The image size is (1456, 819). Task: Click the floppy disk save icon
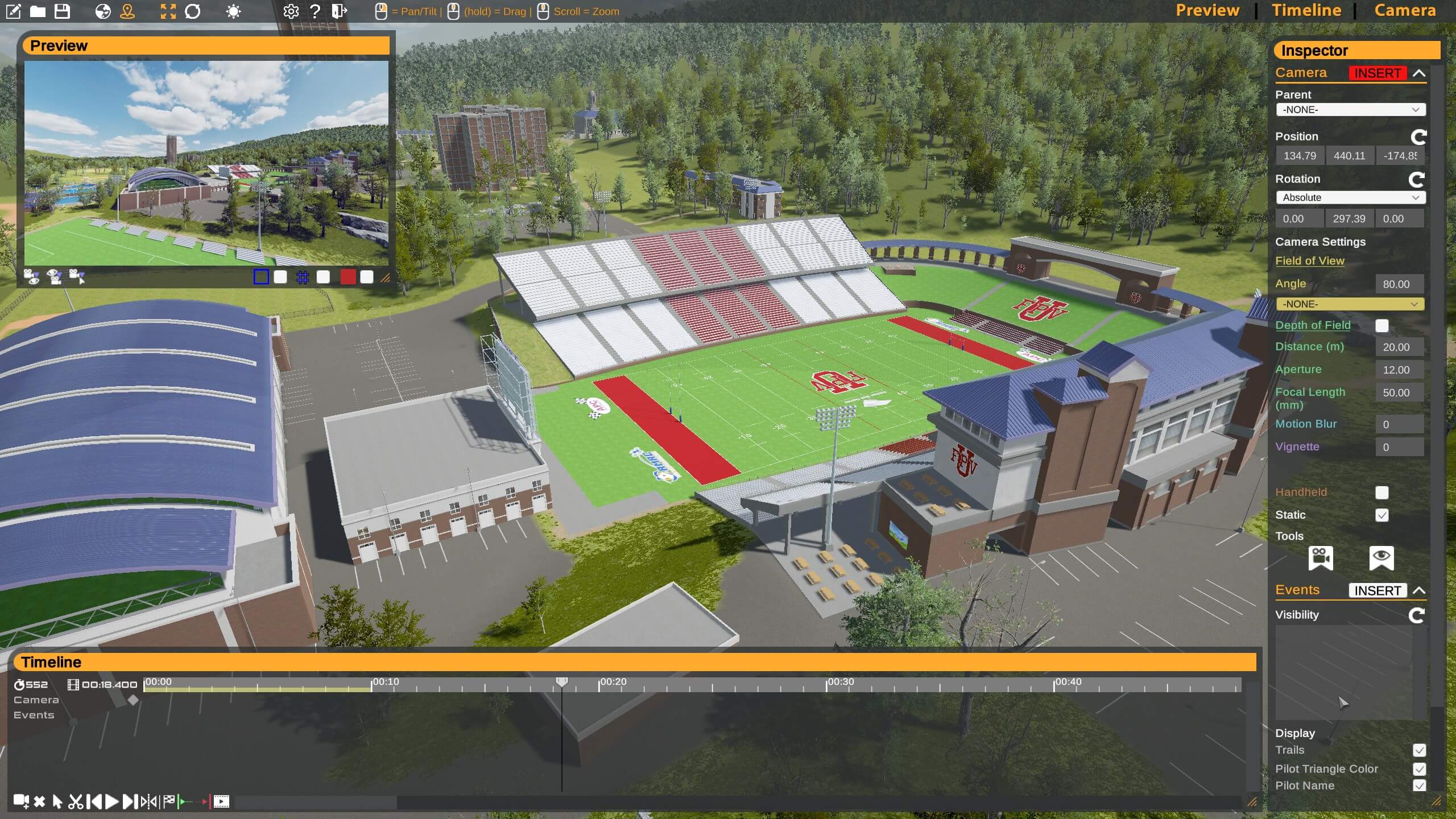point(62,11)
